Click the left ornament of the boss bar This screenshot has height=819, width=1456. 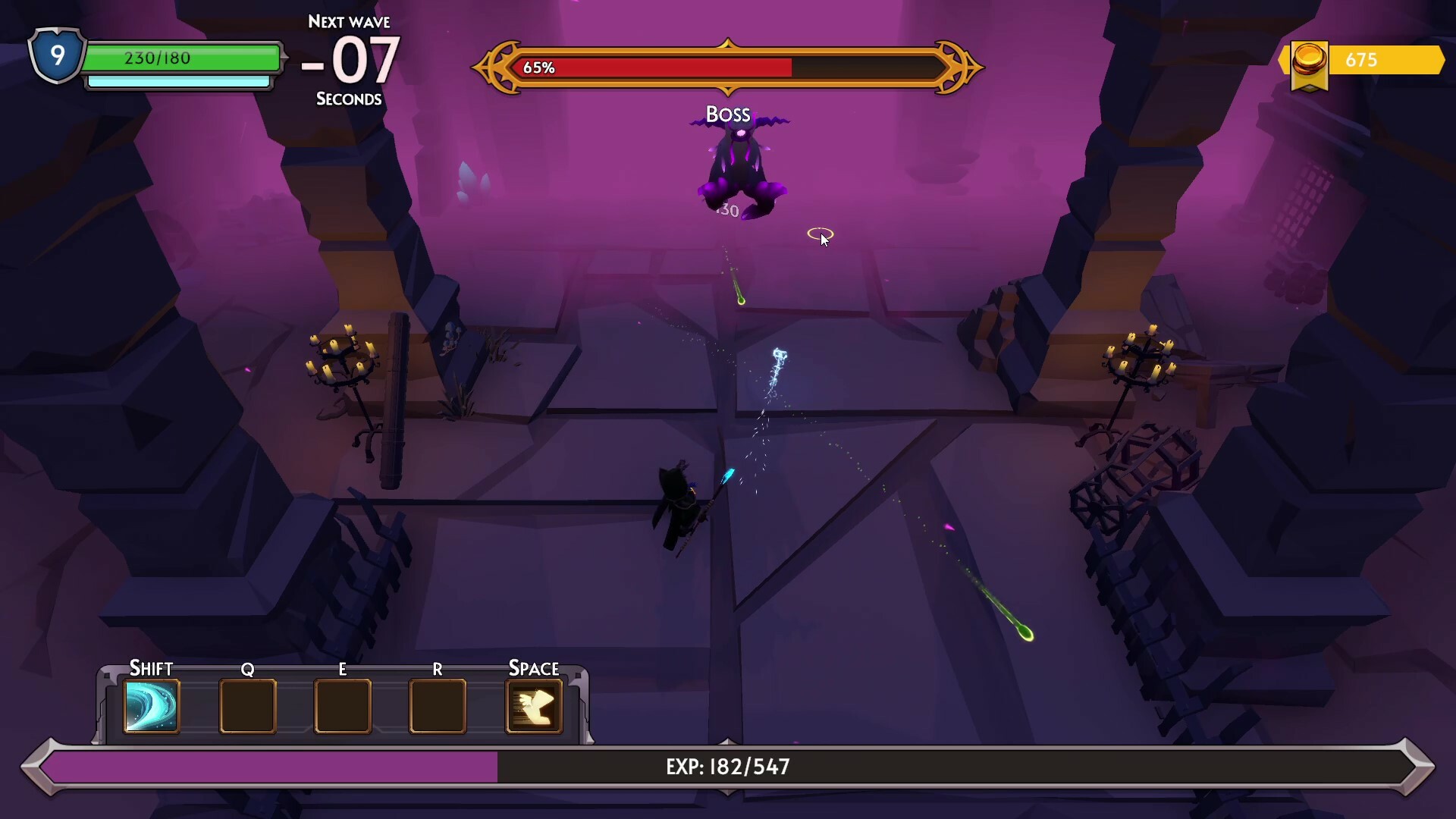497,67
